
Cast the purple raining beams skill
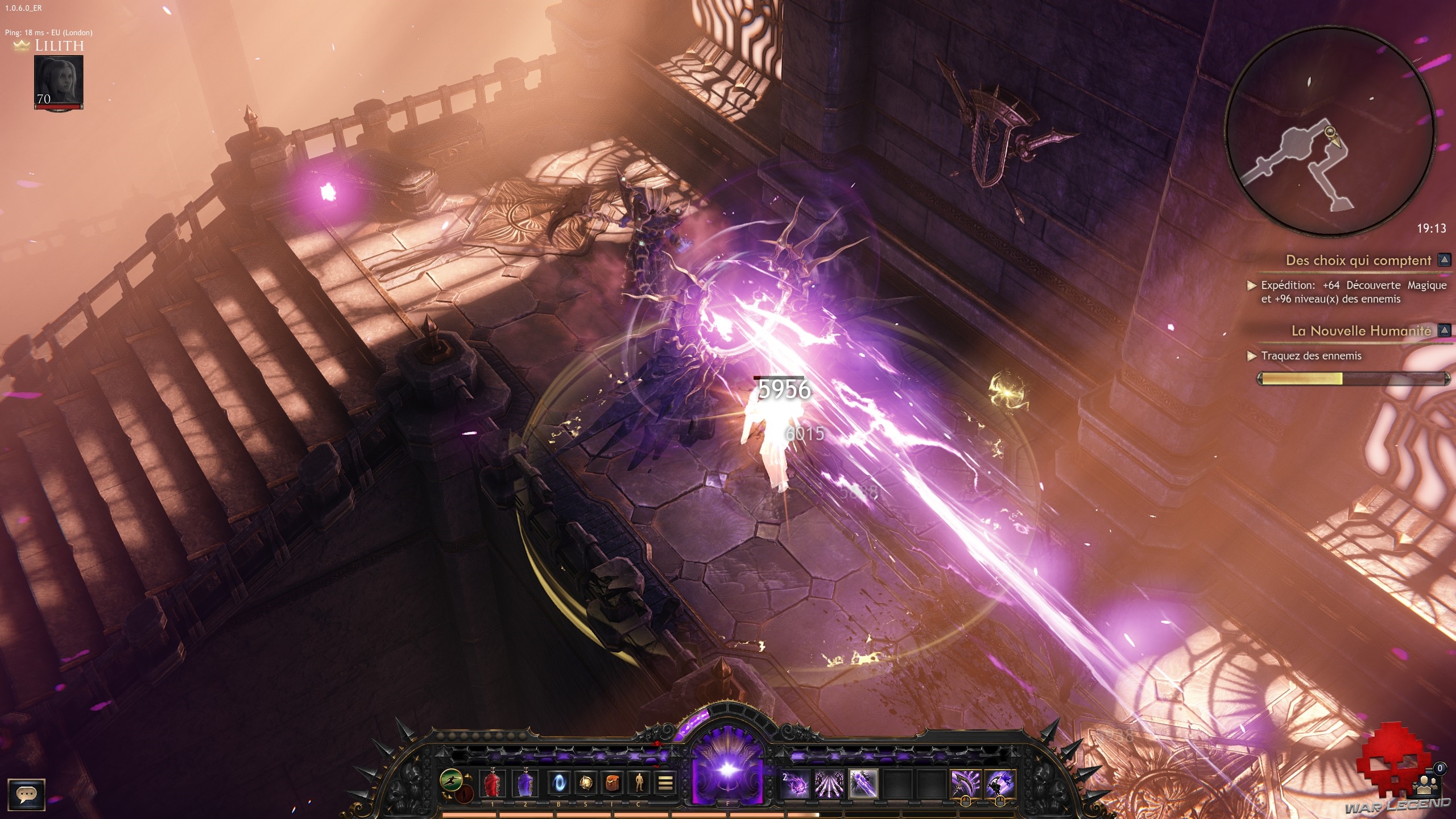tap(829, 784)
